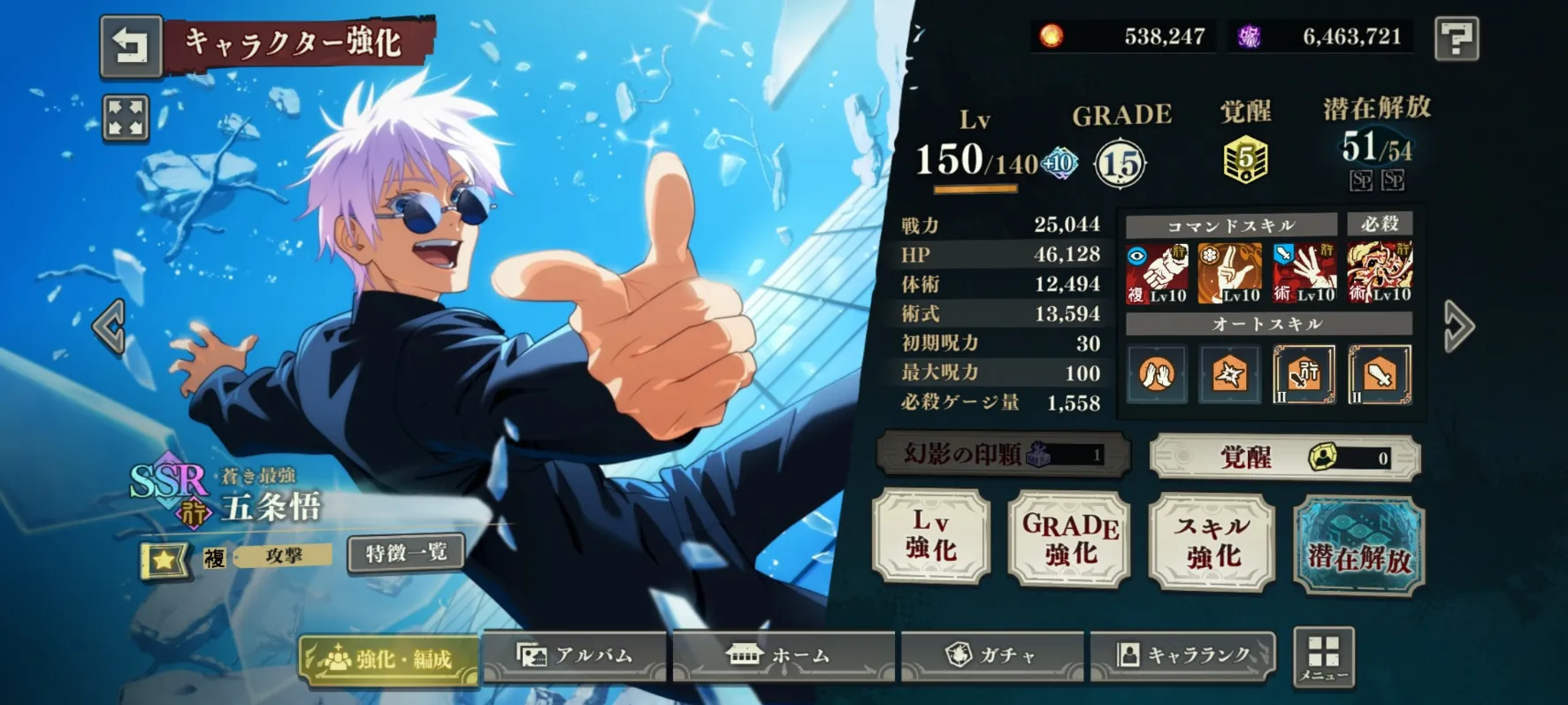Open the 特徴一覧 traits list
The height and width of the screenshot is (705, 1568).
406,554
